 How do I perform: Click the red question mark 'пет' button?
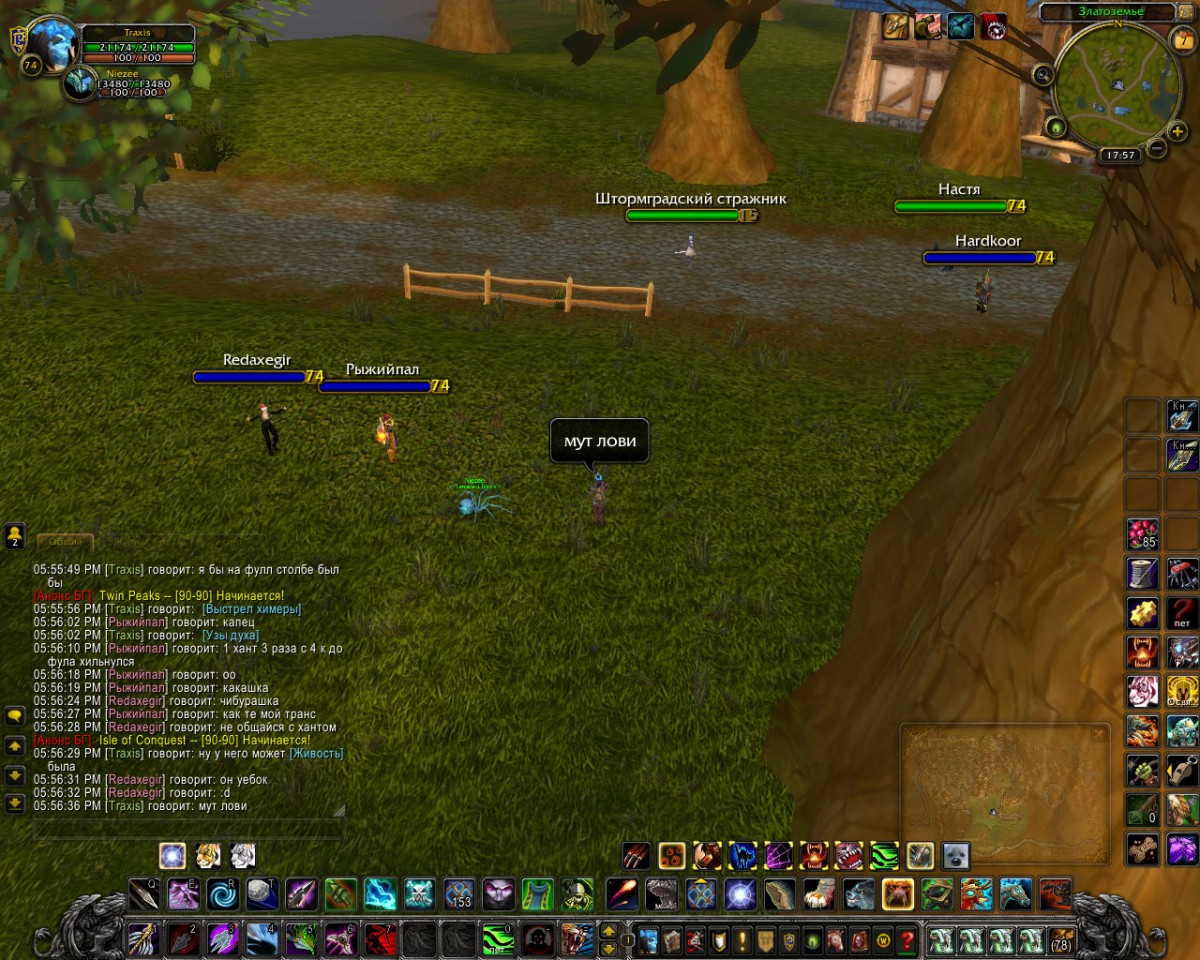point(1183,611)
